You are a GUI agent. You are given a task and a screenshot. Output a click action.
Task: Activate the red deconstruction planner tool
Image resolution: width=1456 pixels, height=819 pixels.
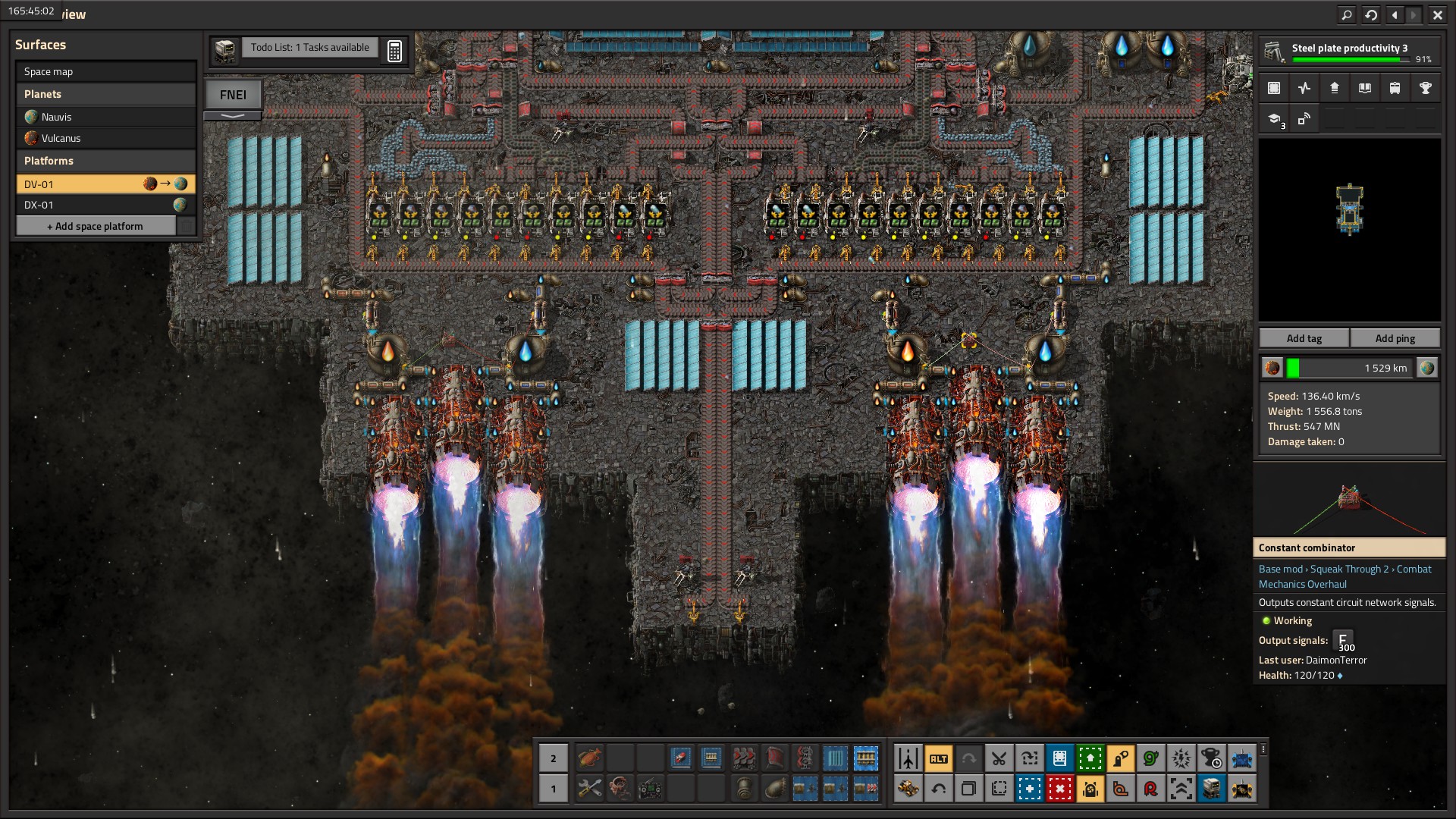pos(1059,789)
